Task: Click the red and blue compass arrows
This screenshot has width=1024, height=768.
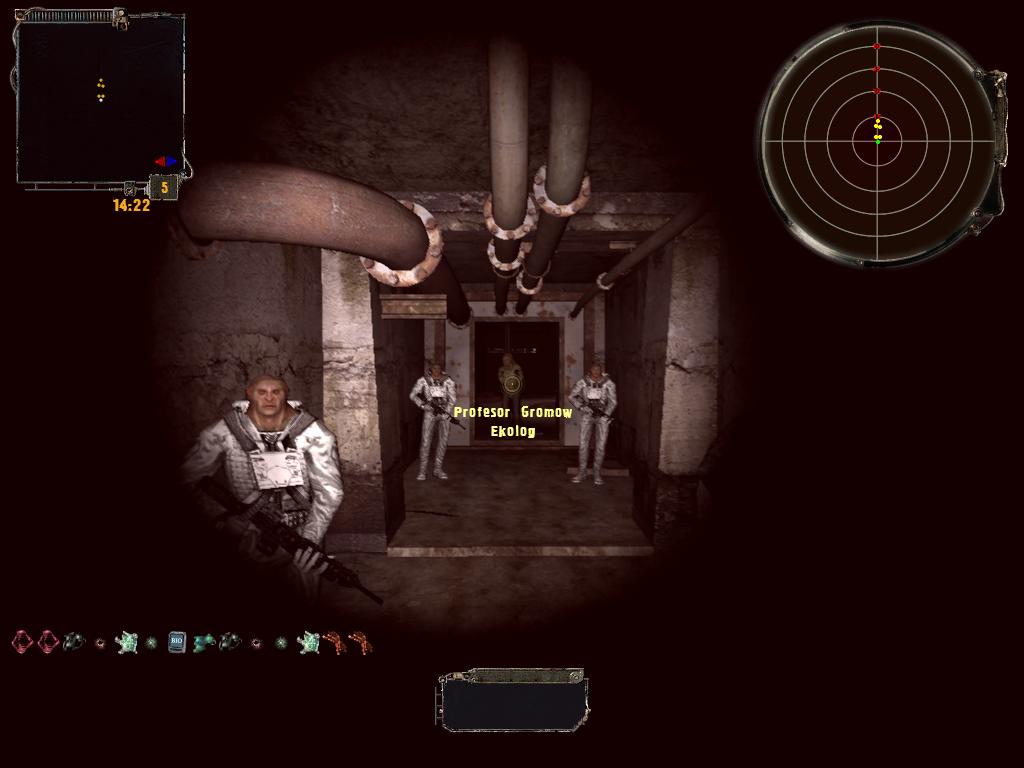Action: pos(165,162)
